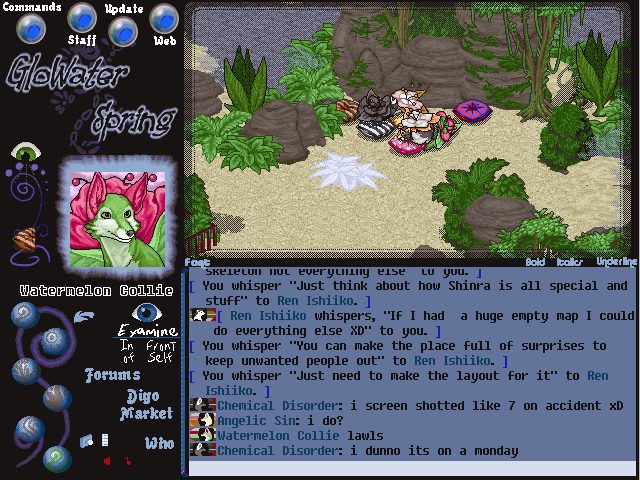Open the Digo Market
Viewport: 640px width, 480px height.
pos(147,404)
